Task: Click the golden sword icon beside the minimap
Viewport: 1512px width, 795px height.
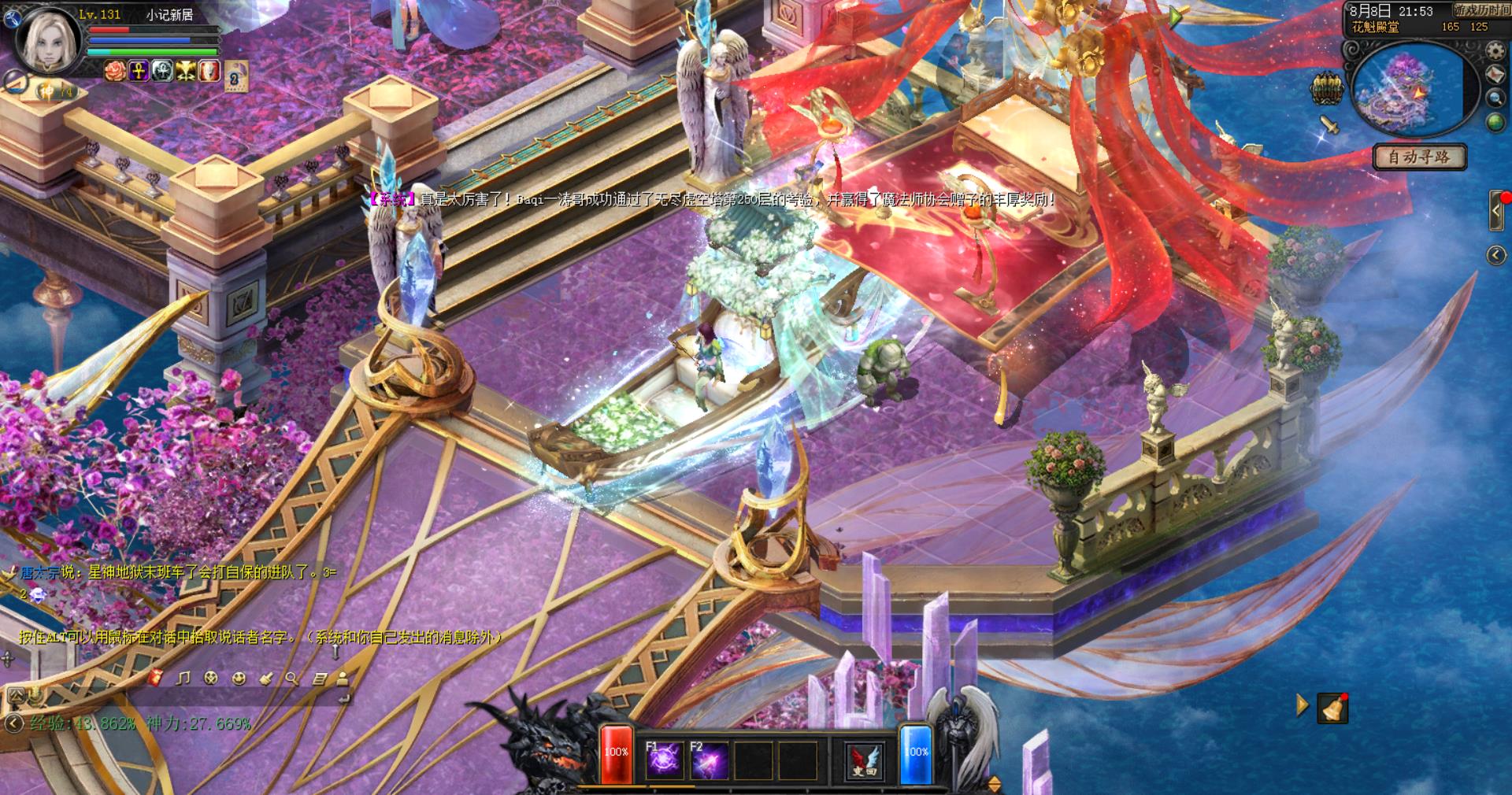Action: [1329, 124]
